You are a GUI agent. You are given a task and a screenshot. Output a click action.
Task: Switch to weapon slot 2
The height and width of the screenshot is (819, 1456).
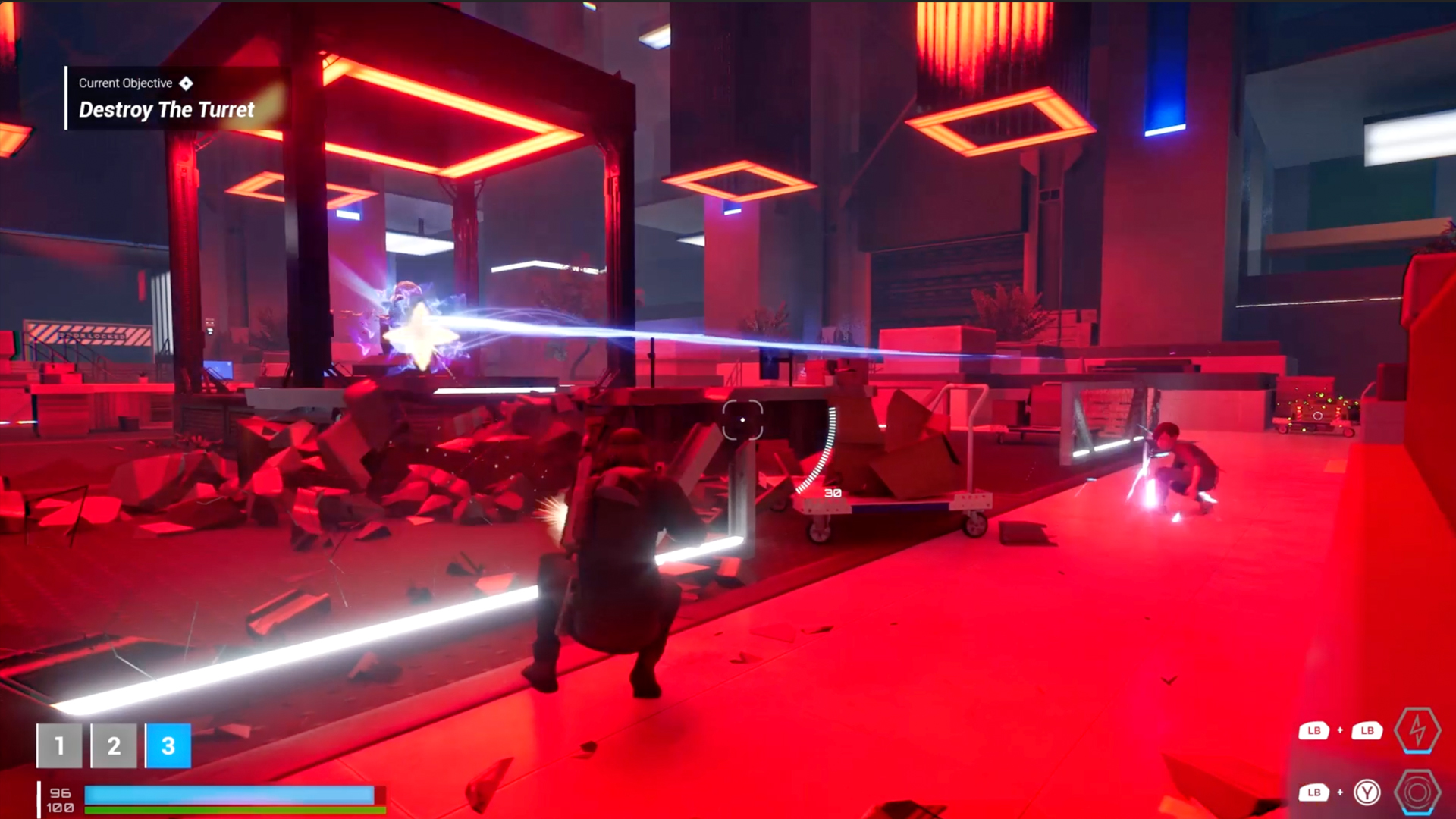[114, 745]
